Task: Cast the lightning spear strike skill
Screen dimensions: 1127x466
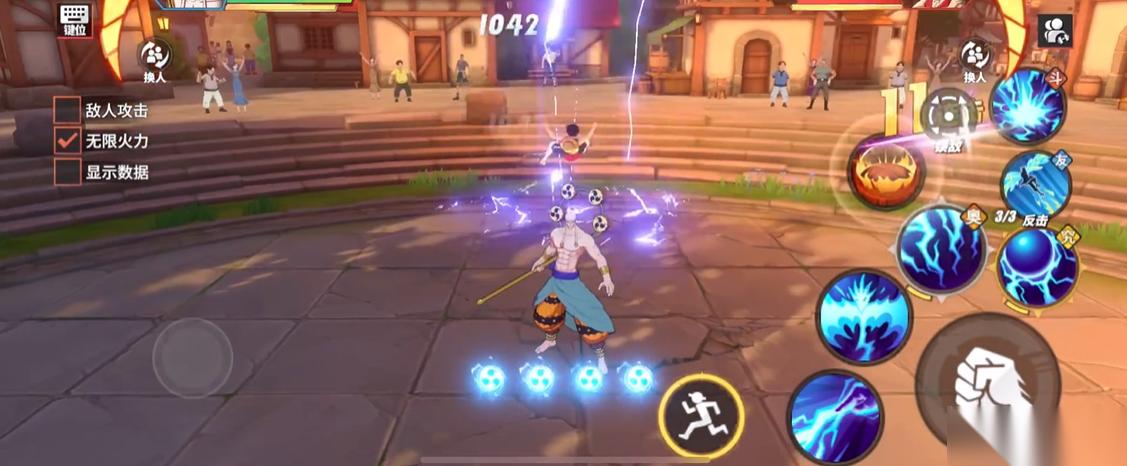Action: tap(834, 415)
